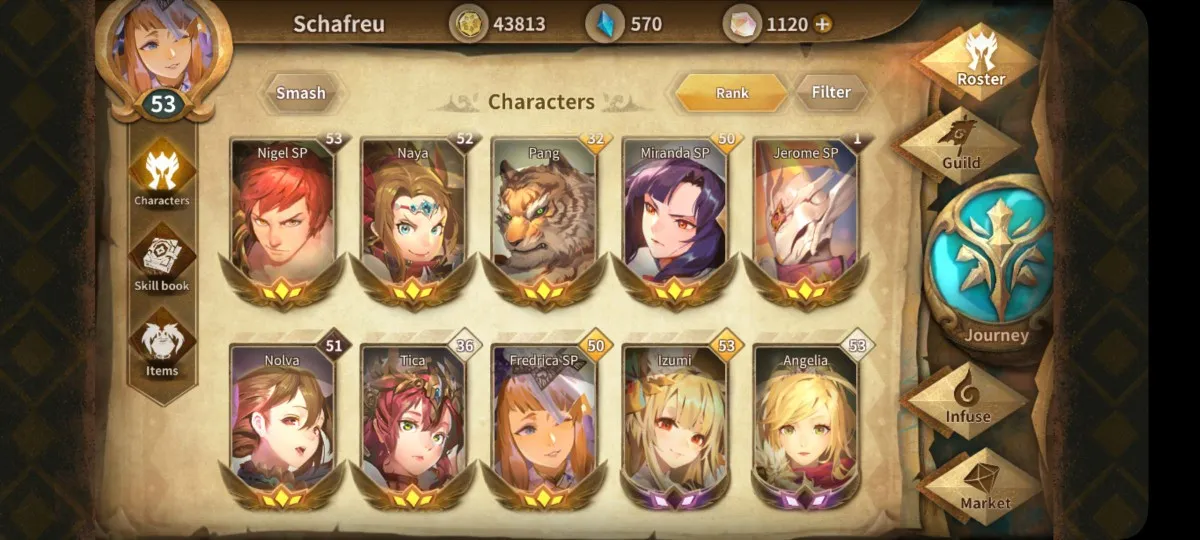Sort characters by Rank
Image resolution: width=1200 pixels, height=540 pixels.
coord(731,93)
